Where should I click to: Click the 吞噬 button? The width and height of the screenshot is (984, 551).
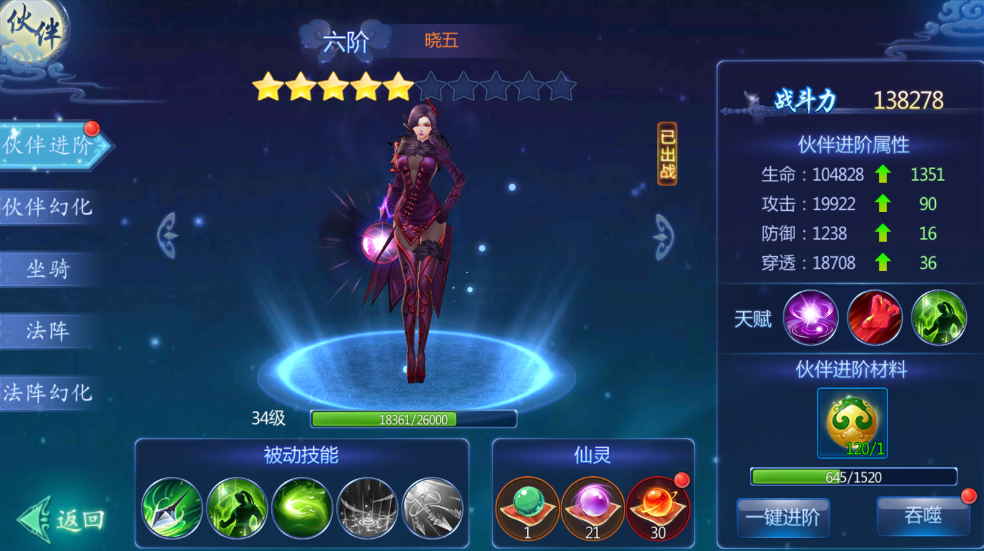[922, 517]
